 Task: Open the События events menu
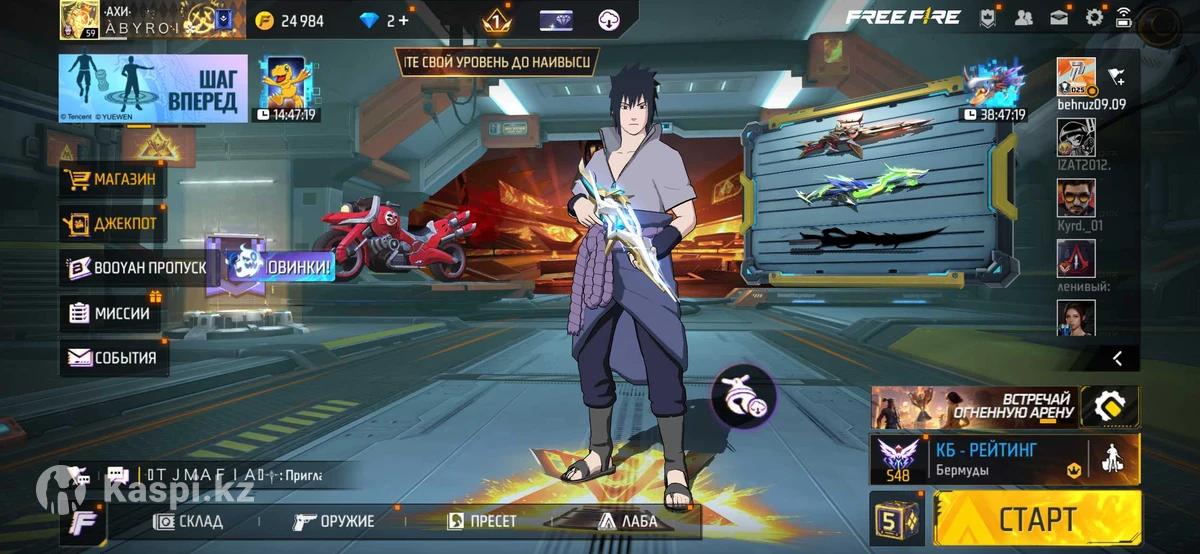[113, 357]
